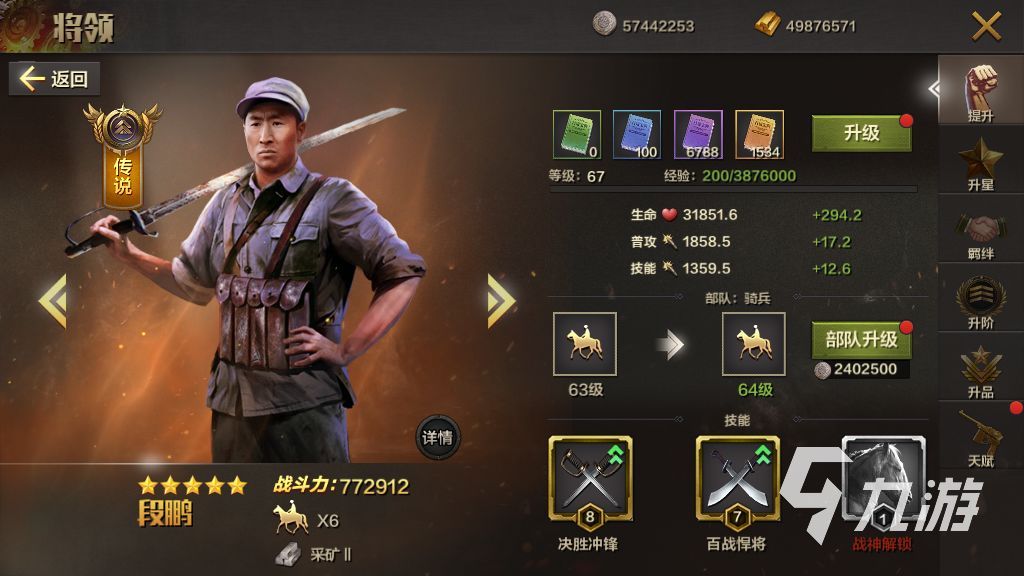Switch to the 升星 star tab
1024x576 pixels.
point(981,165)
